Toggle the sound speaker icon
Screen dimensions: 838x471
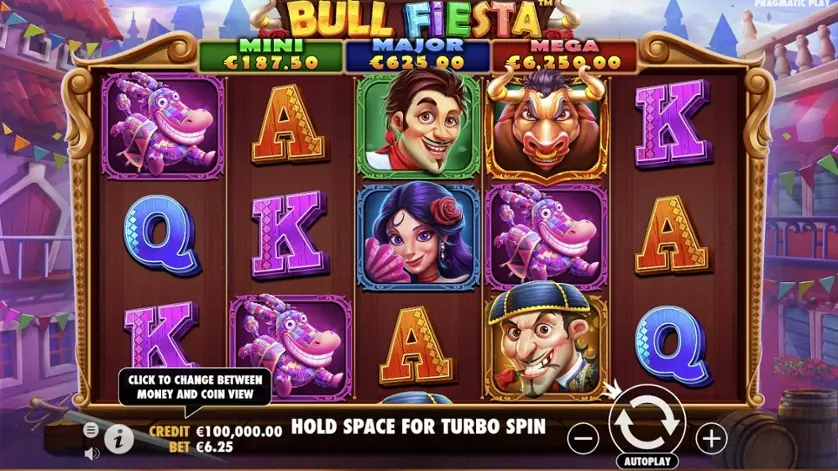tap(91, 453)
